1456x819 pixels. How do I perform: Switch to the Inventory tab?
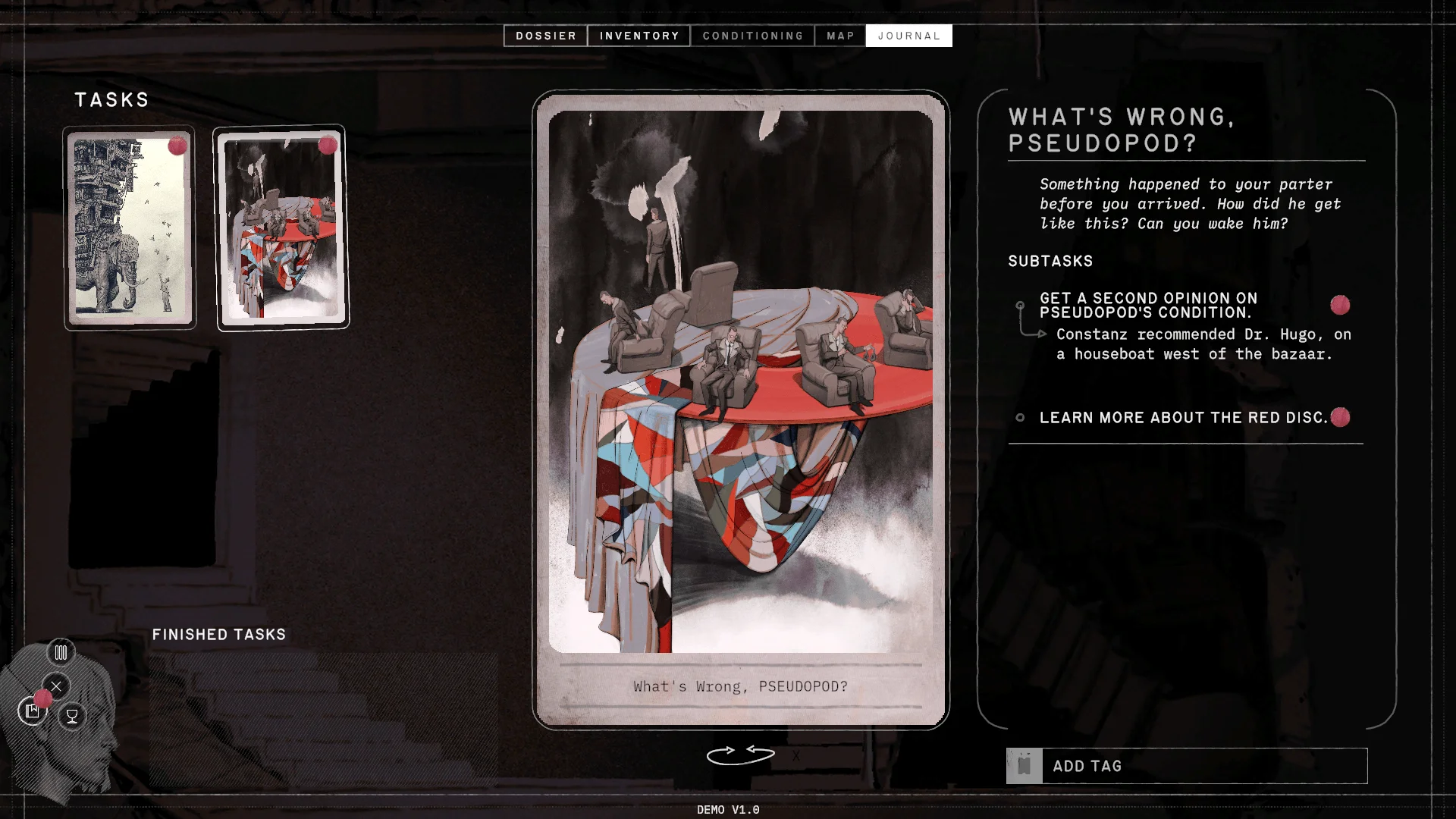(x=639, y=36)
